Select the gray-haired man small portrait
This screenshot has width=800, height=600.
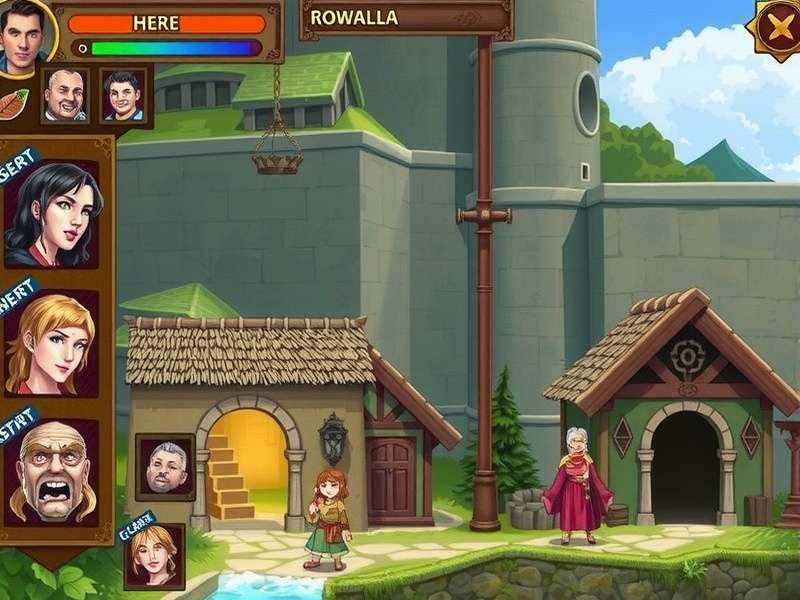click(165, 466)
